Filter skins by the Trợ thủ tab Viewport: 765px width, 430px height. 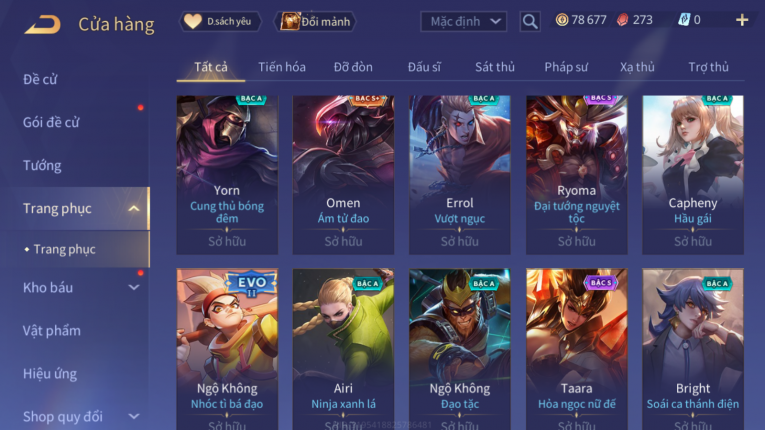coord(708,67)
